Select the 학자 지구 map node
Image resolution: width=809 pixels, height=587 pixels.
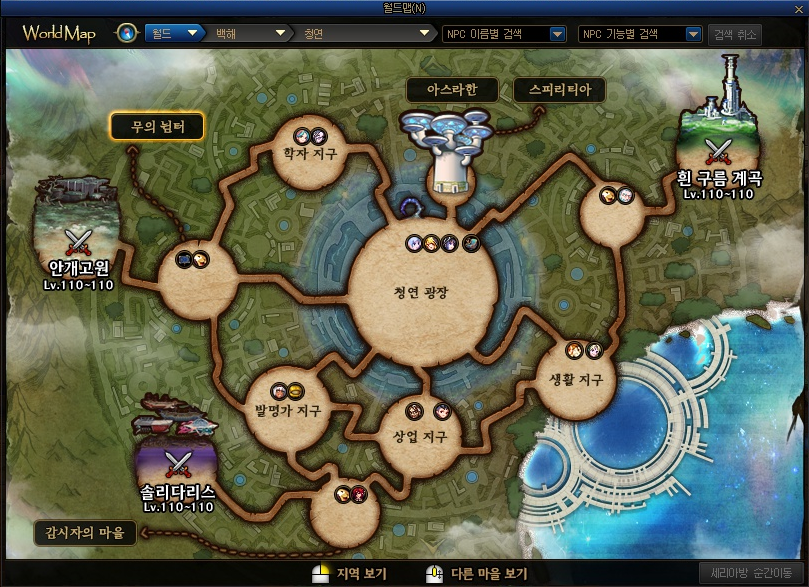[x=309, y=155]
